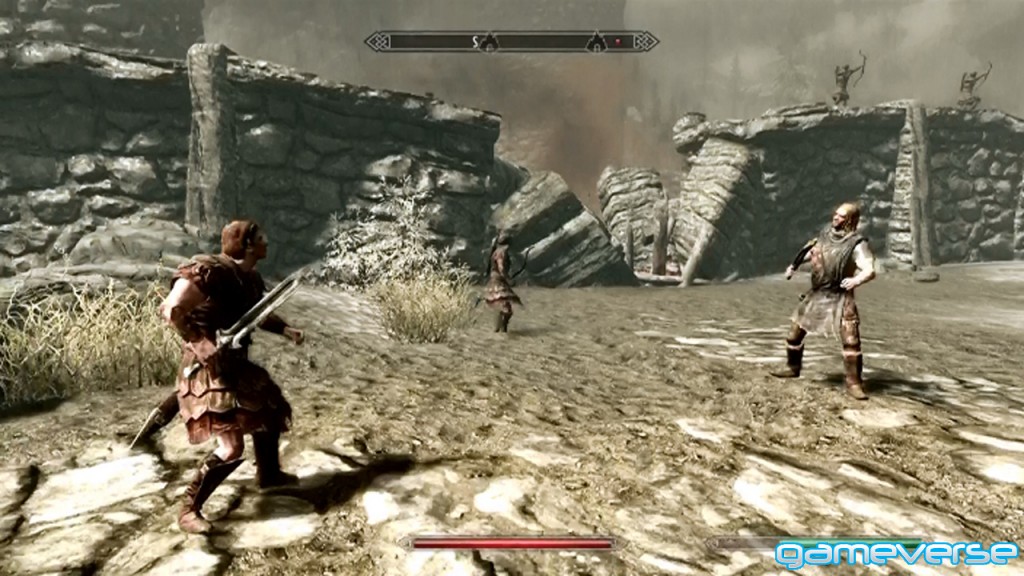
Task: Click the compass bar at the top
Action: coord(511,41)
